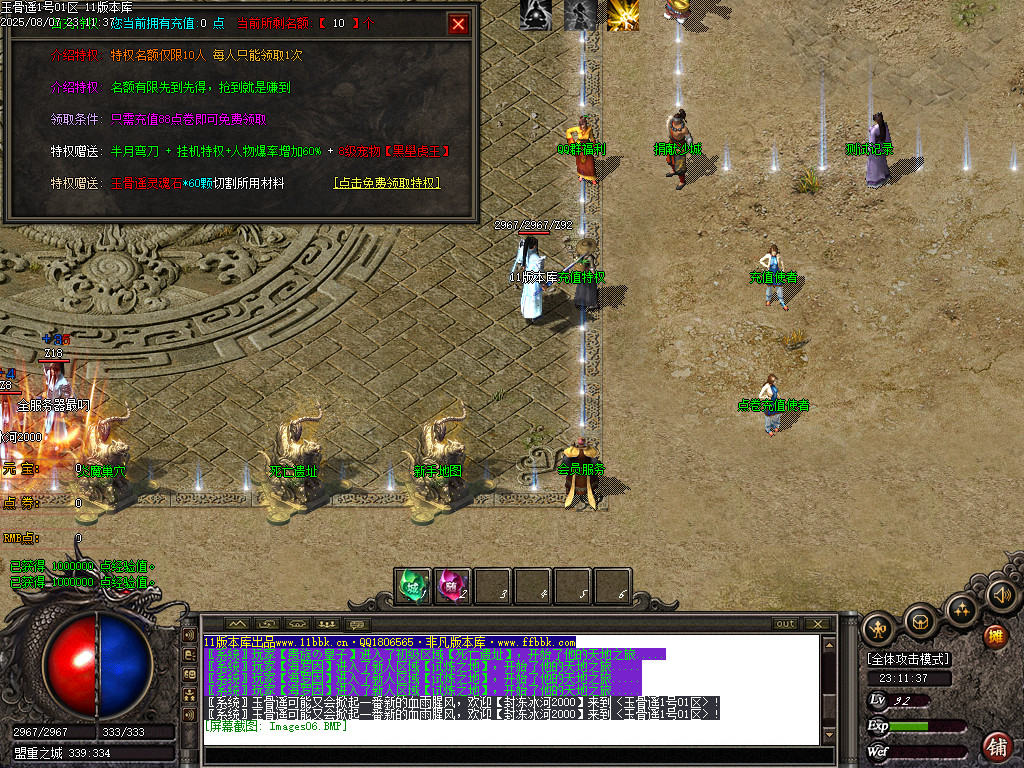Change the 全体攻击模式 attack mode
Viewport: 1024px width, 768px height.
click(x=909, y=659)
